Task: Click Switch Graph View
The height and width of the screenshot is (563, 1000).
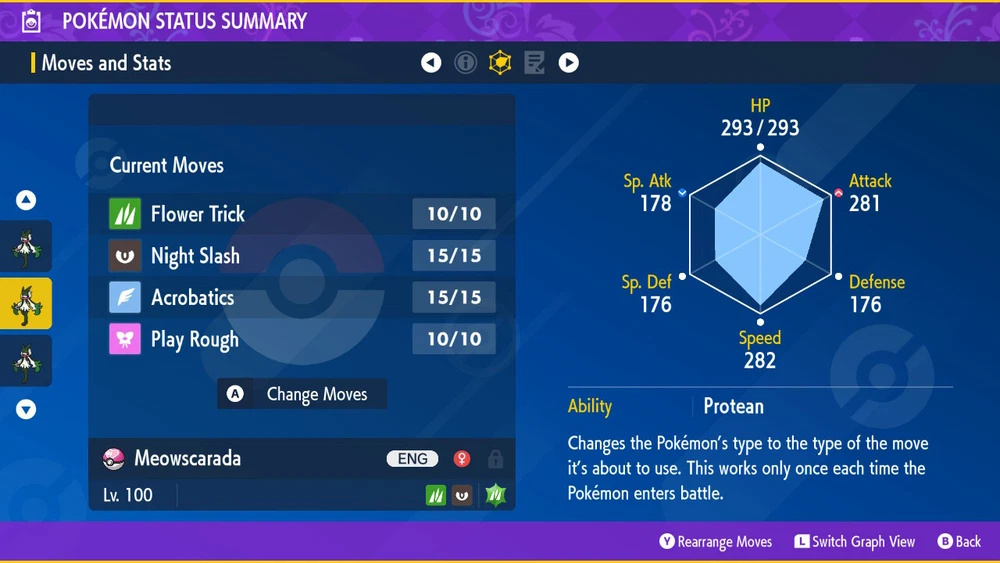Action: pos(854,542)
